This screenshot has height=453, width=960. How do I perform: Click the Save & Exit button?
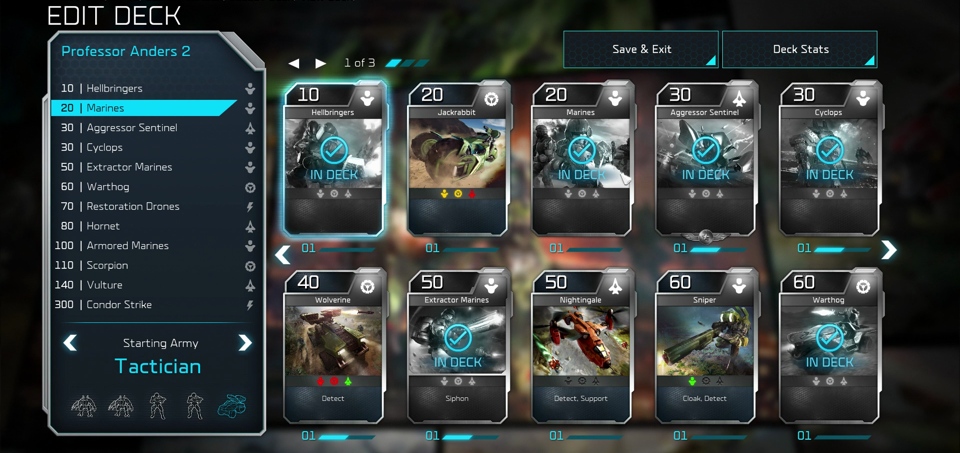click(x=640, y=50)
